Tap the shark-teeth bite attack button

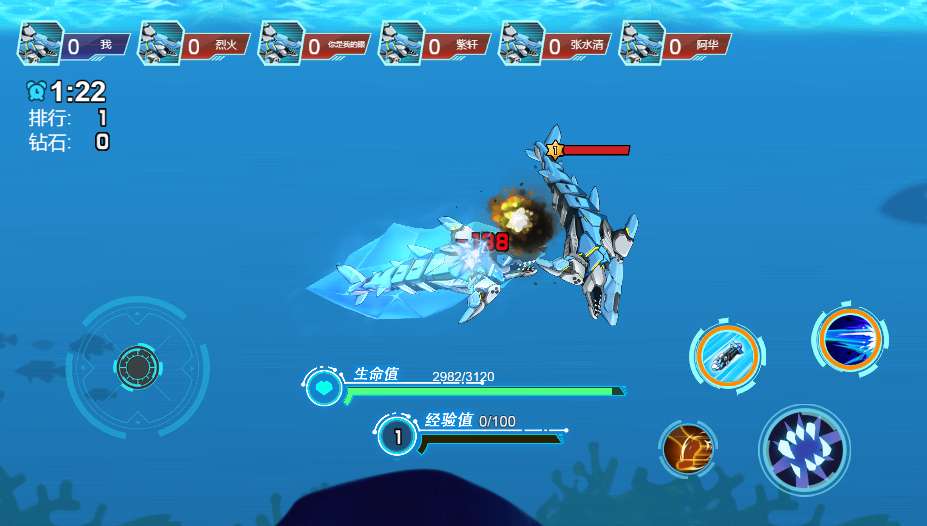tap(804, 450)
